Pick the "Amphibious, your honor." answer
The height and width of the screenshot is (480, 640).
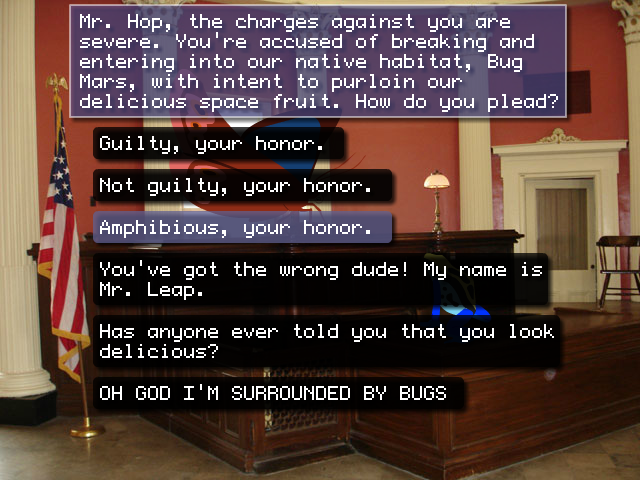[x=242, y=228]
